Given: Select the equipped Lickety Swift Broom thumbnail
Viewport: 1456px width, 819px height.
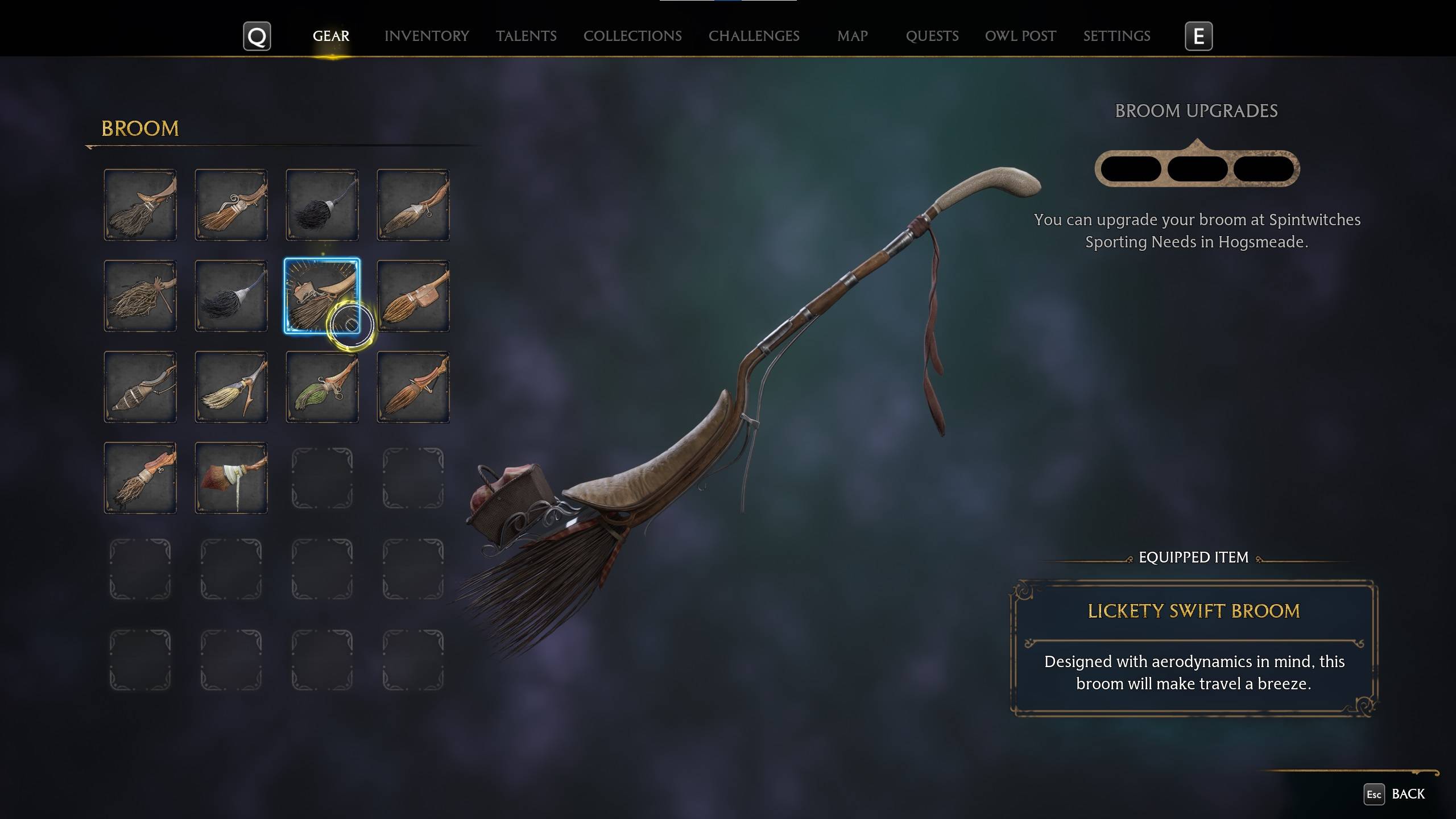Looking at the screenshot, I should pyautogui.click(x=321, y=296).
